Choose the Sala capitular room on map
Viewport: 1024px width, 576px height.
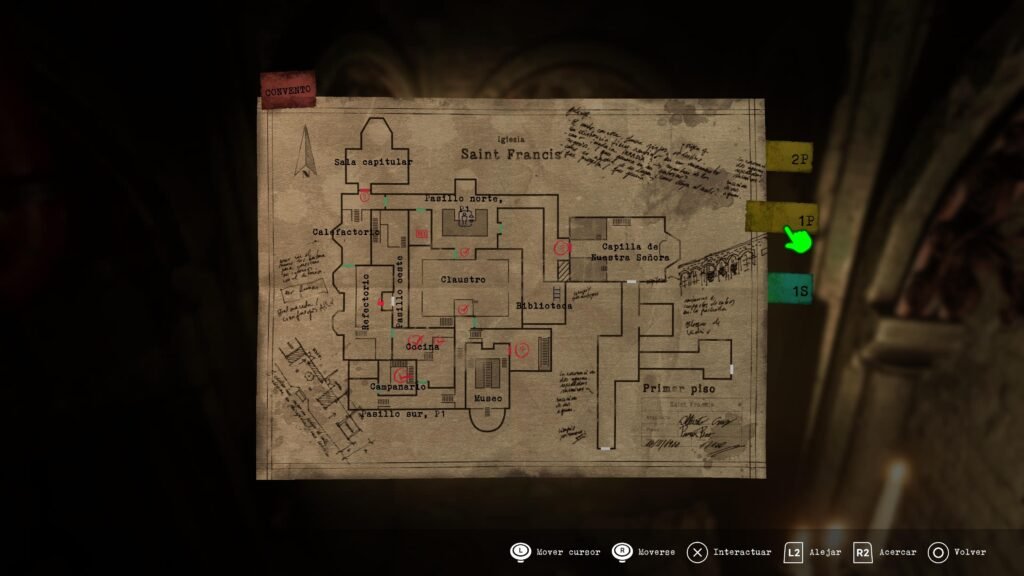(373, 161)
